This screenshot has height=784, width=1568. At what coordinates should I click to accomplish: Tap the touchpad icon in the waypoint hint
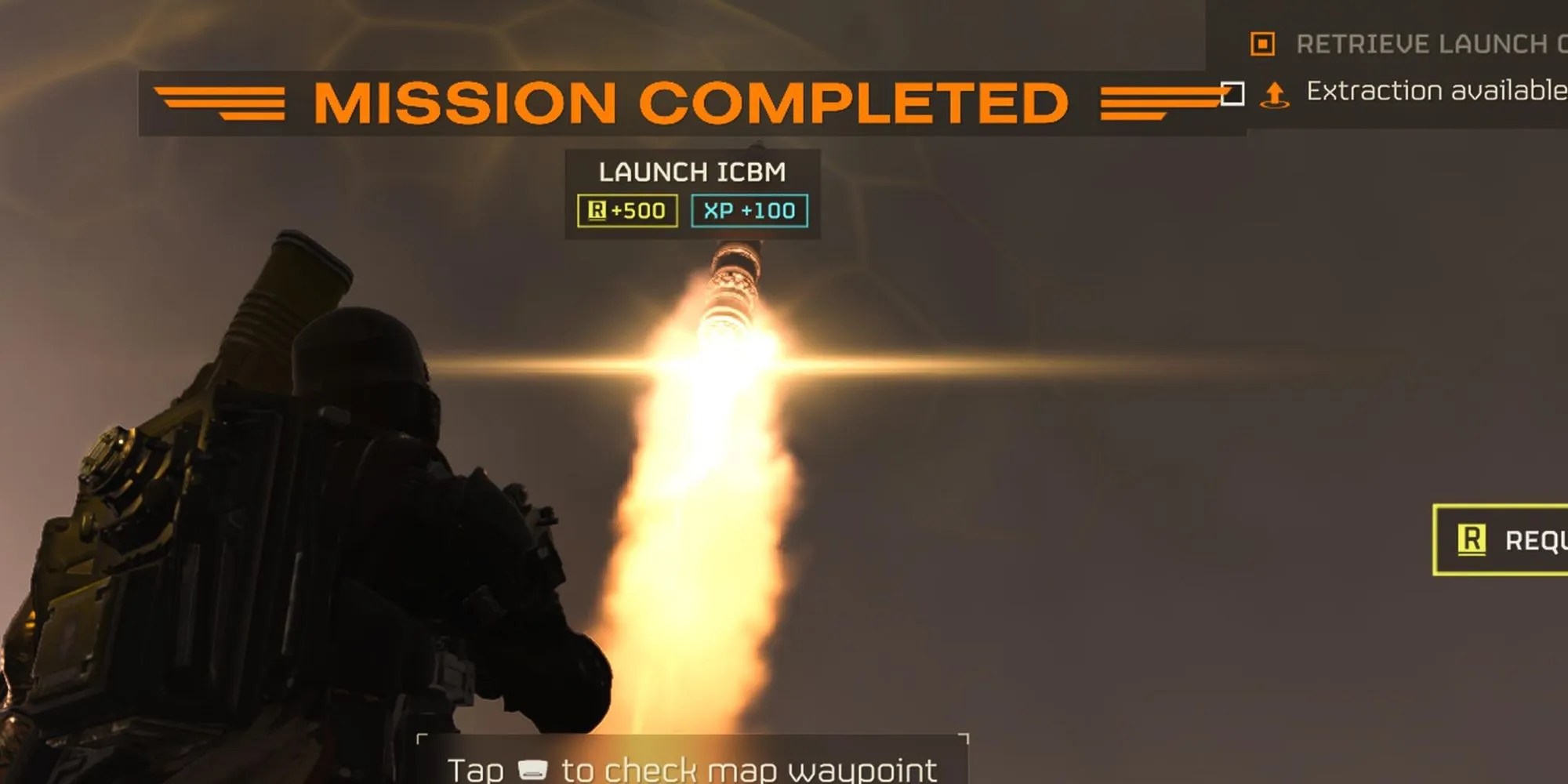(x=534, y=769)
